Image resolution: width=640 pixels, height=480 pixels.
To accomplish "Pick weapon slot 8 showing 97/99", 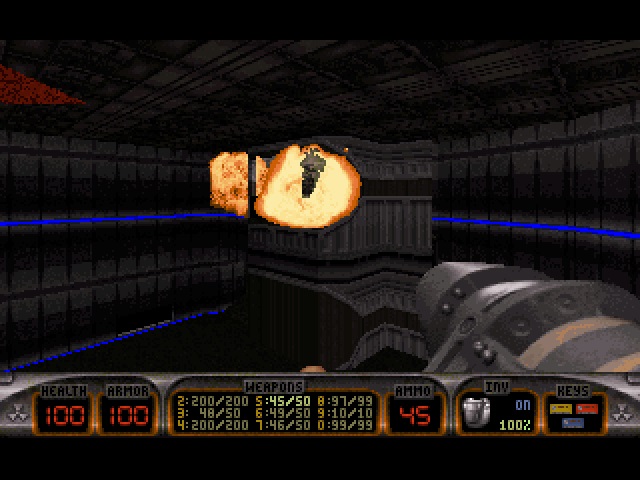I will 345,399.
